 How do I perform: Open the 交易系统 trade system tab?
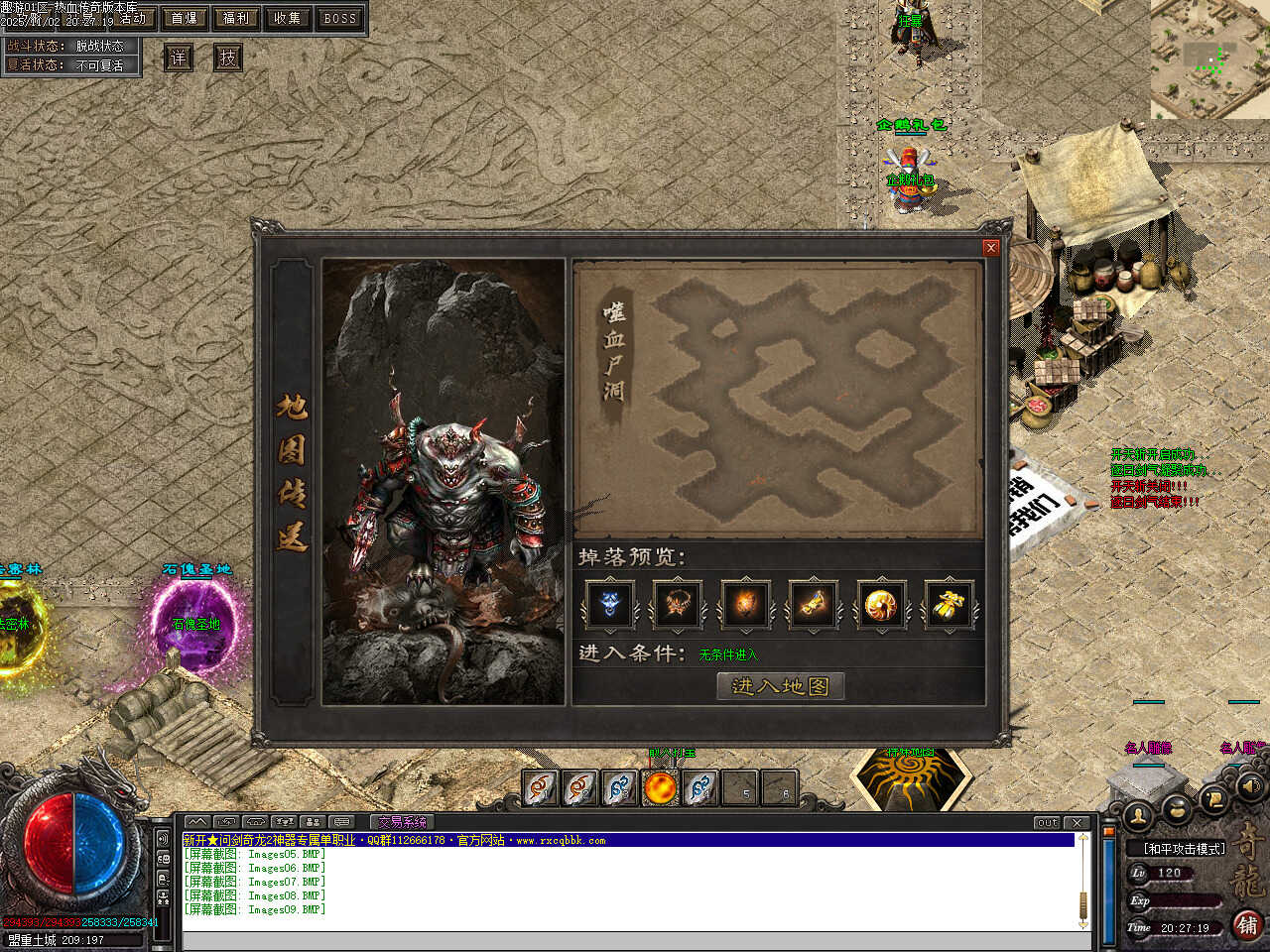click(x=402, y=822)
